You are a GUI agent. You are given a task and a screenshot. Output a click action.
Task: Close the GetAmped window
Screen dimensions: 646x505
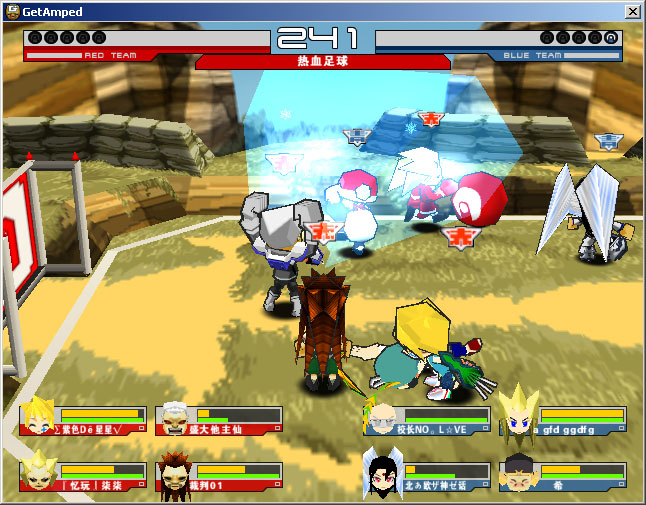point(632,11)
